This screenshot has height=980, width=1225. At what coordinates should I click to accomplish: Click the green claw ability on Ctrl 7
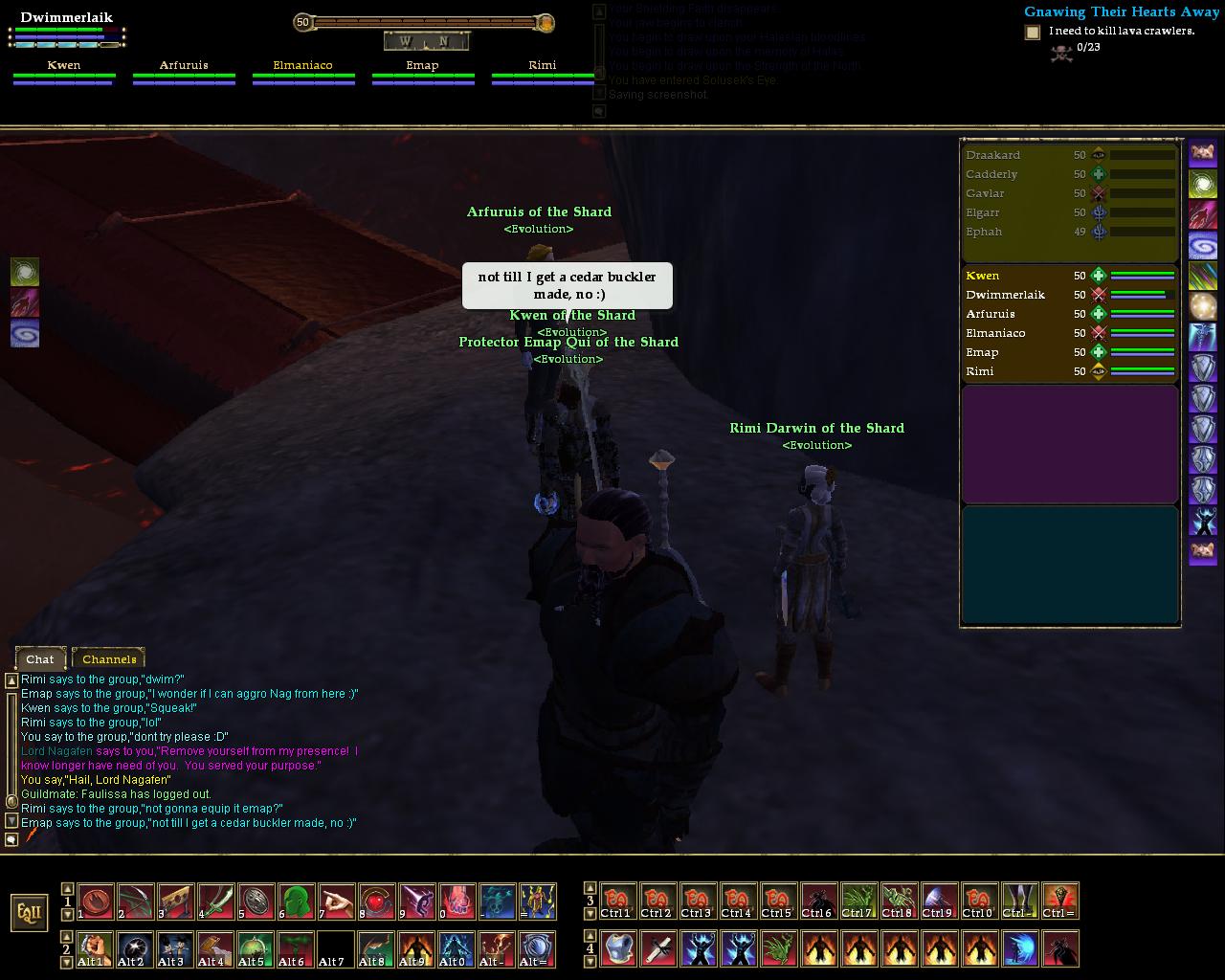click(858, 901)
